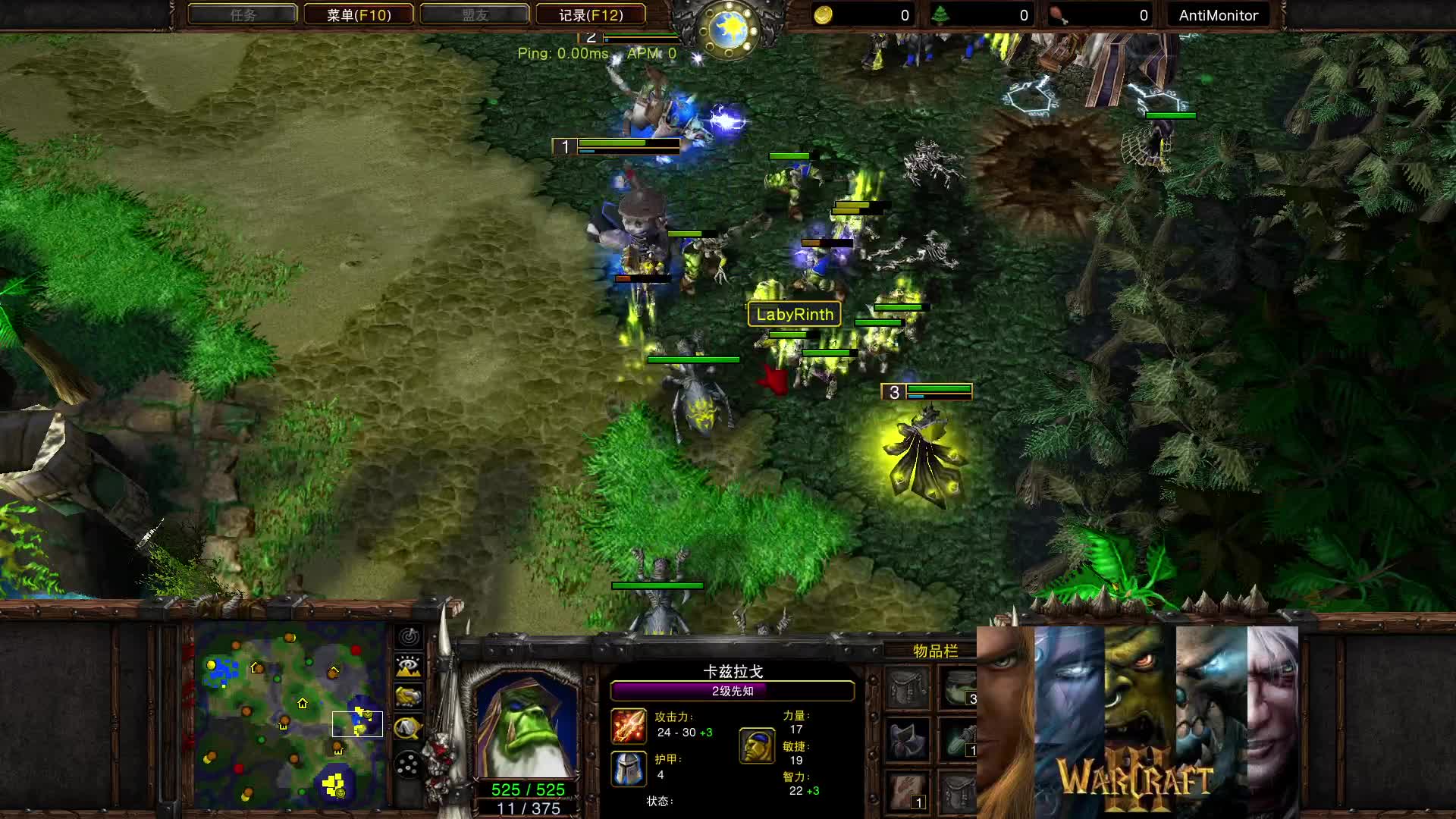Image resolution: width=1456 pixels, height=819 pixels.
Task: Open the 菜单(F10) menu
Action: (358, 14)
